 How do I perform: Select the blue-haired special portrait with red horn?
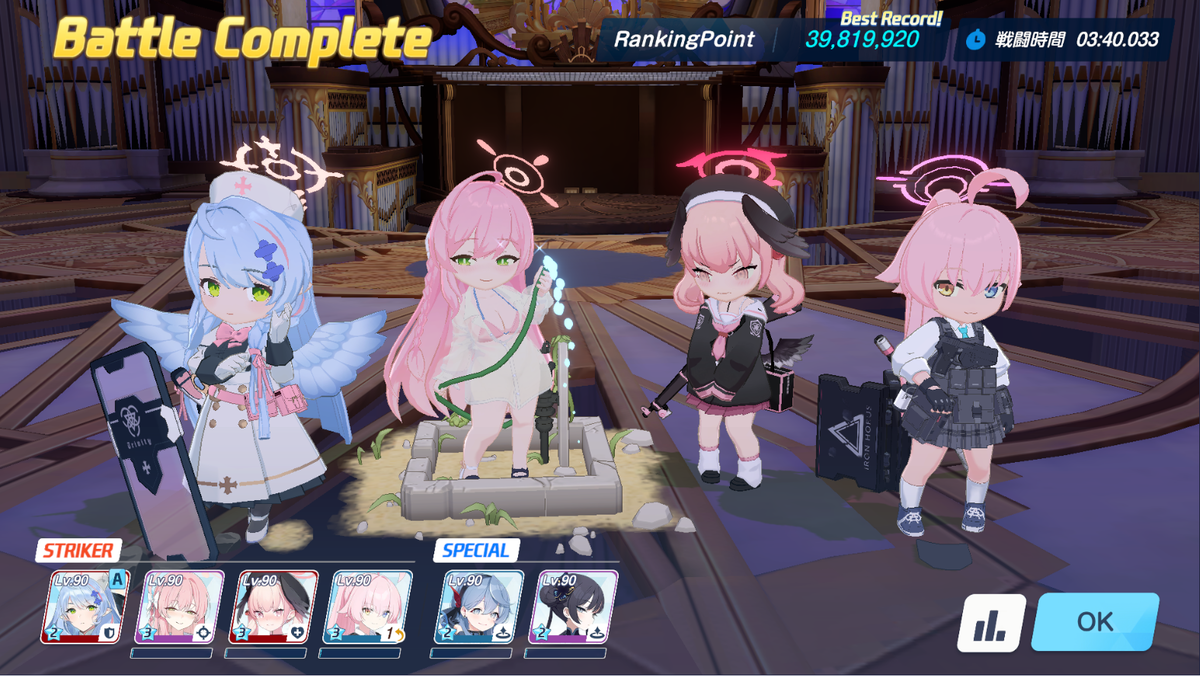478,606
